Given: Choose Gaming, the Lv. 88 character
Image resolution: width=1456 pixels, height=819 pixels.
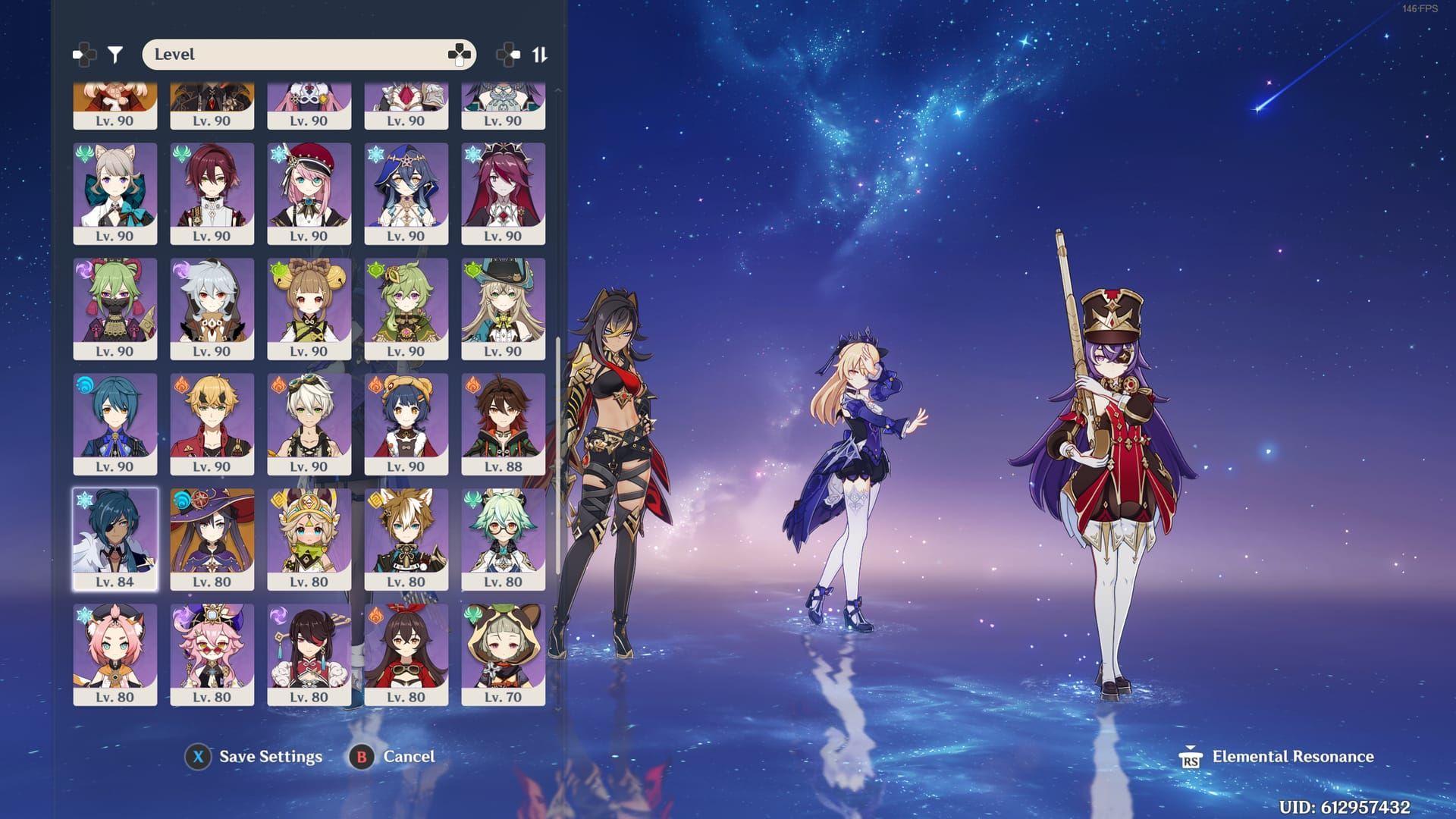Looking at the screenshot, I should coord(503,424).
